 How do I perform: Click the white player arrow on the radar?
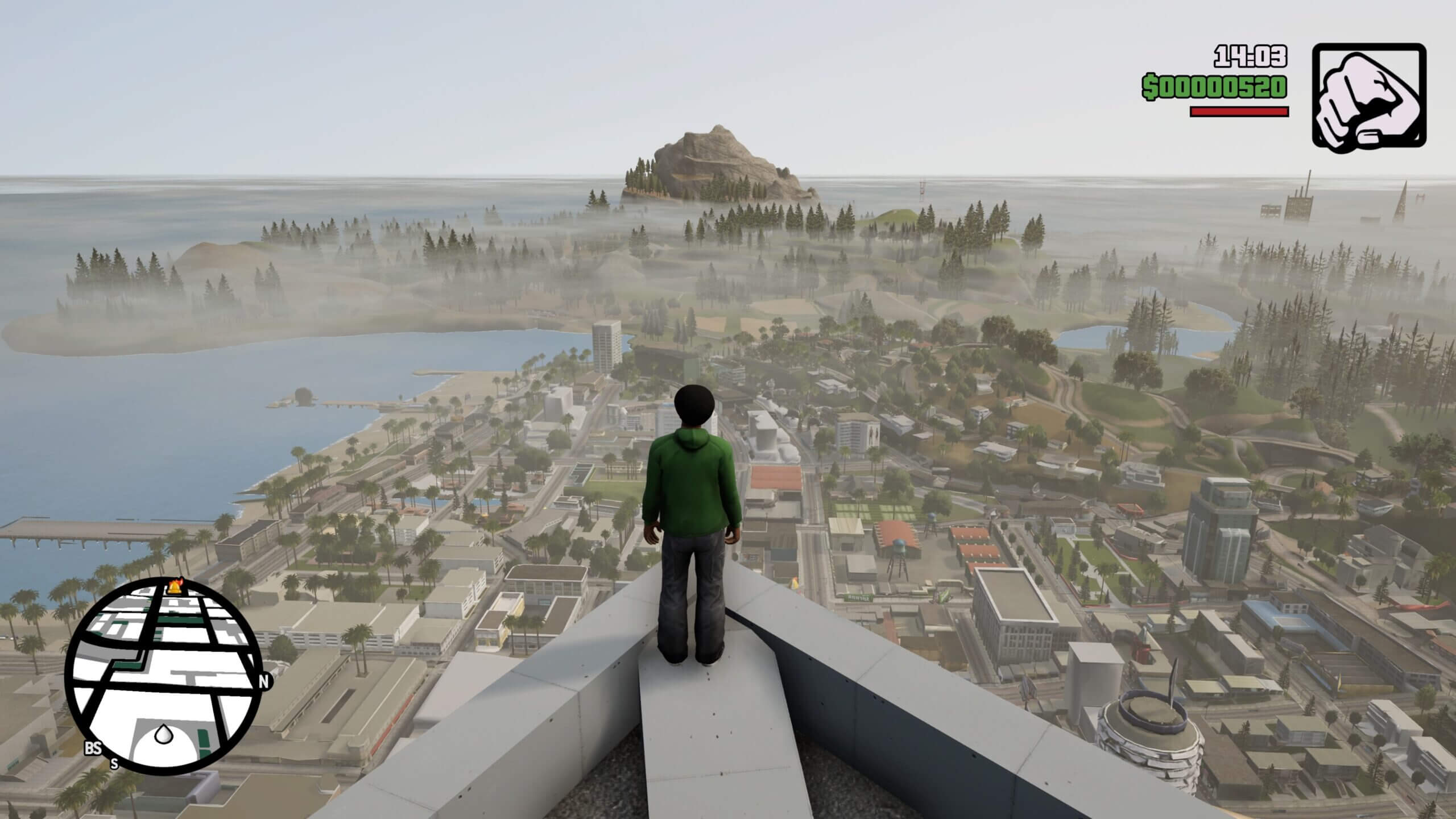[x=163, y=734]
